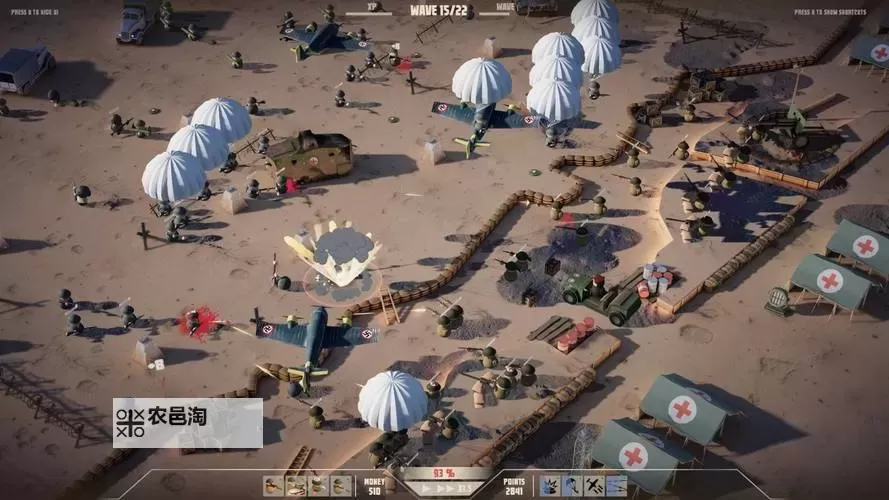Call in the paratrooper drop ability
Viewport: 889px width, 500px height.
pos(572,486)
